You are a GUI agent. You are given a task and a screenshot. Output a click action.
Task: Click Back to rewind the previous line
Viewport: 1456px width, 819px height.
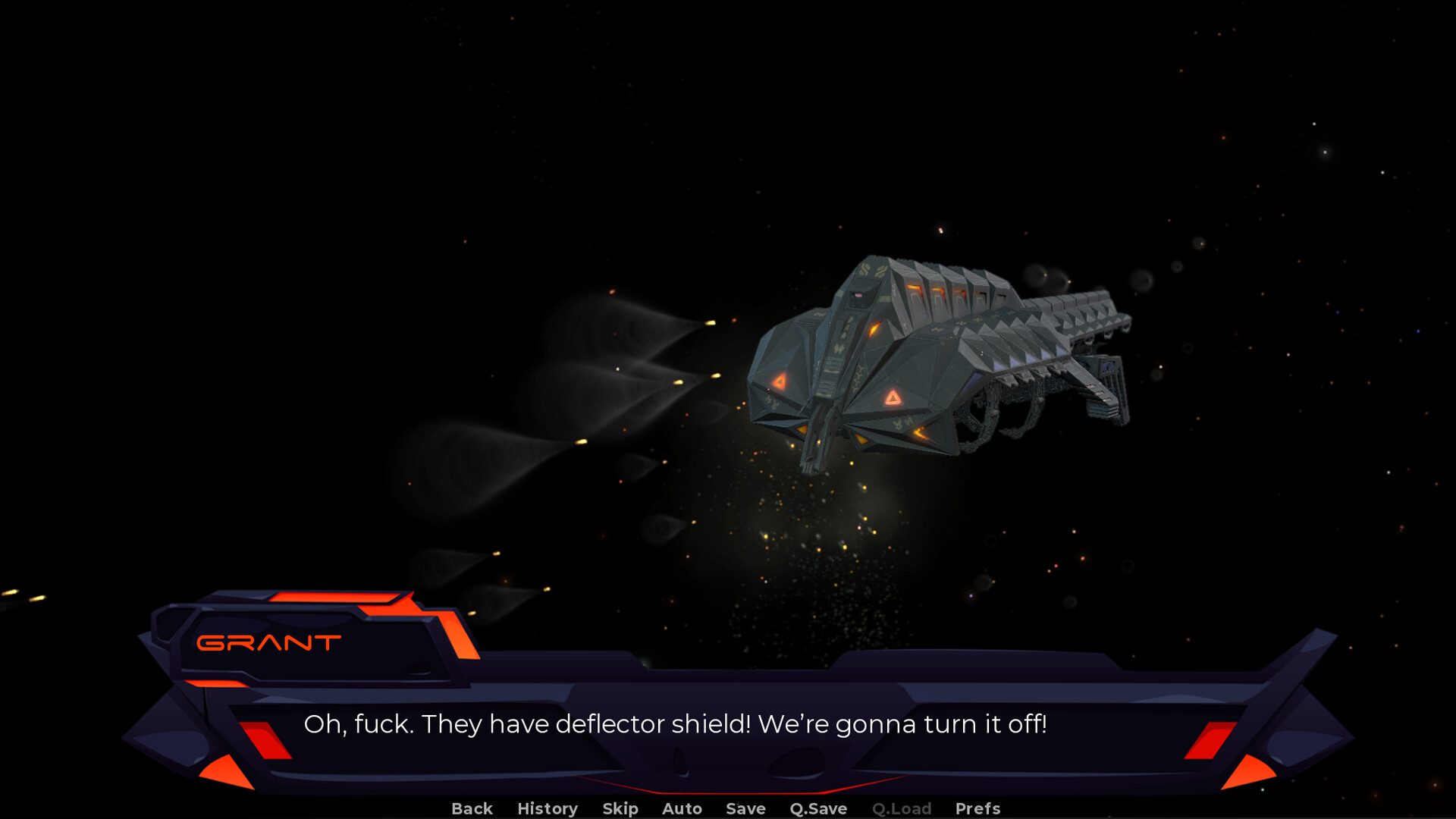(472, 808)
